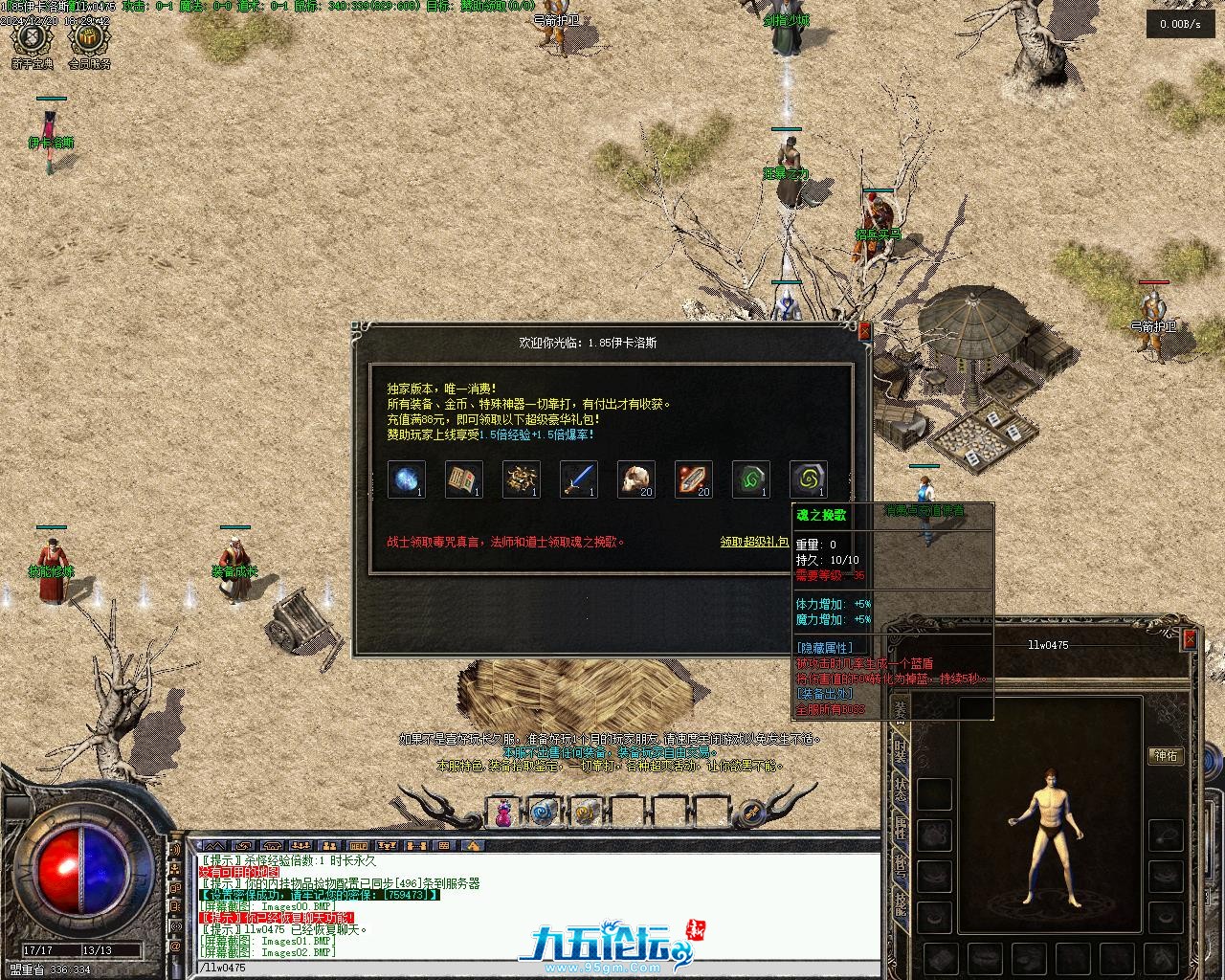This screenshot has height=980, width=1225.
Task: Select the red scroll reward item
Action: 693,479
